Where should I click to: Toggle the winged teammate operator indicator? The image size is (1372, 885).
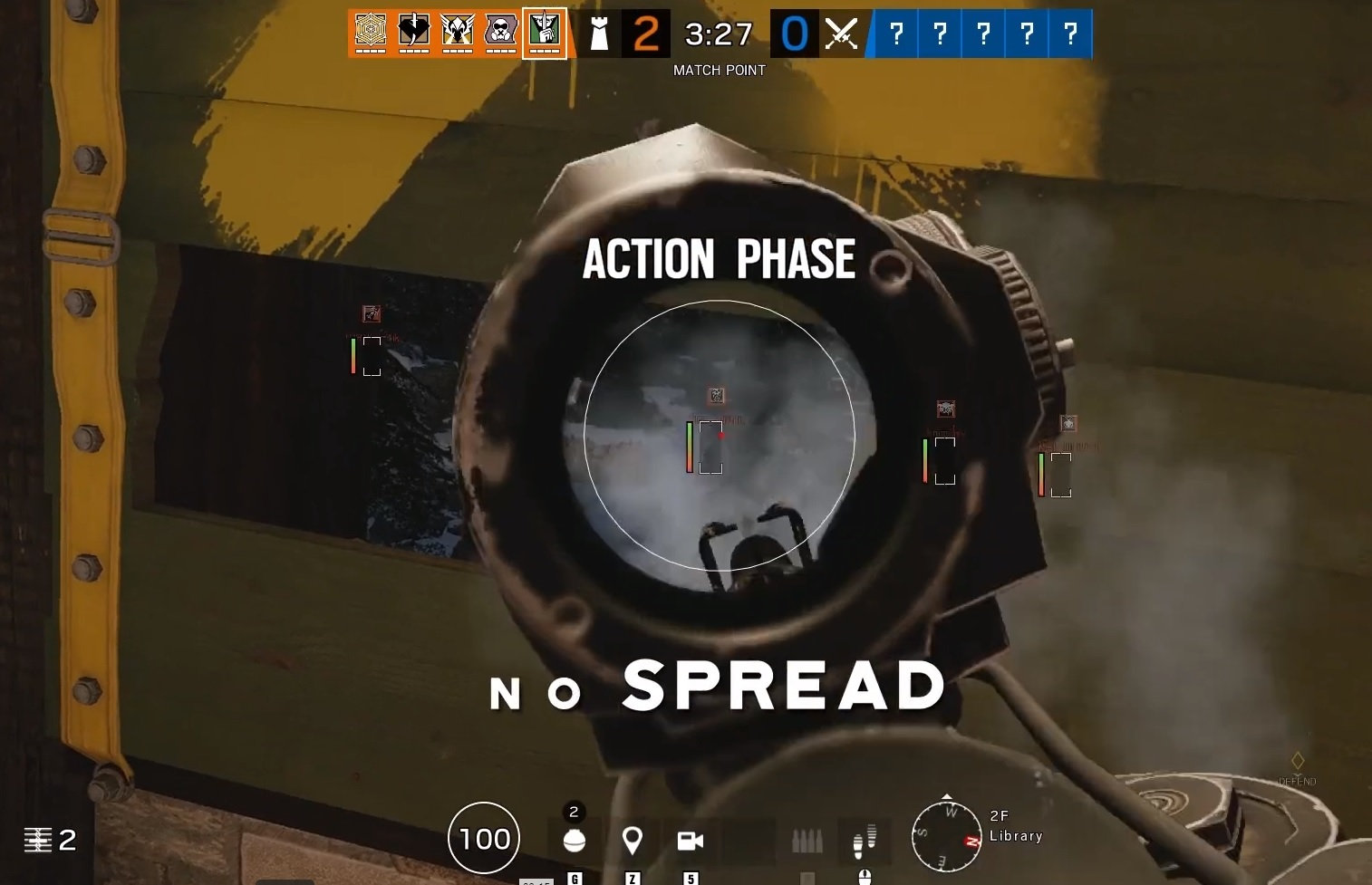[459, 30]
